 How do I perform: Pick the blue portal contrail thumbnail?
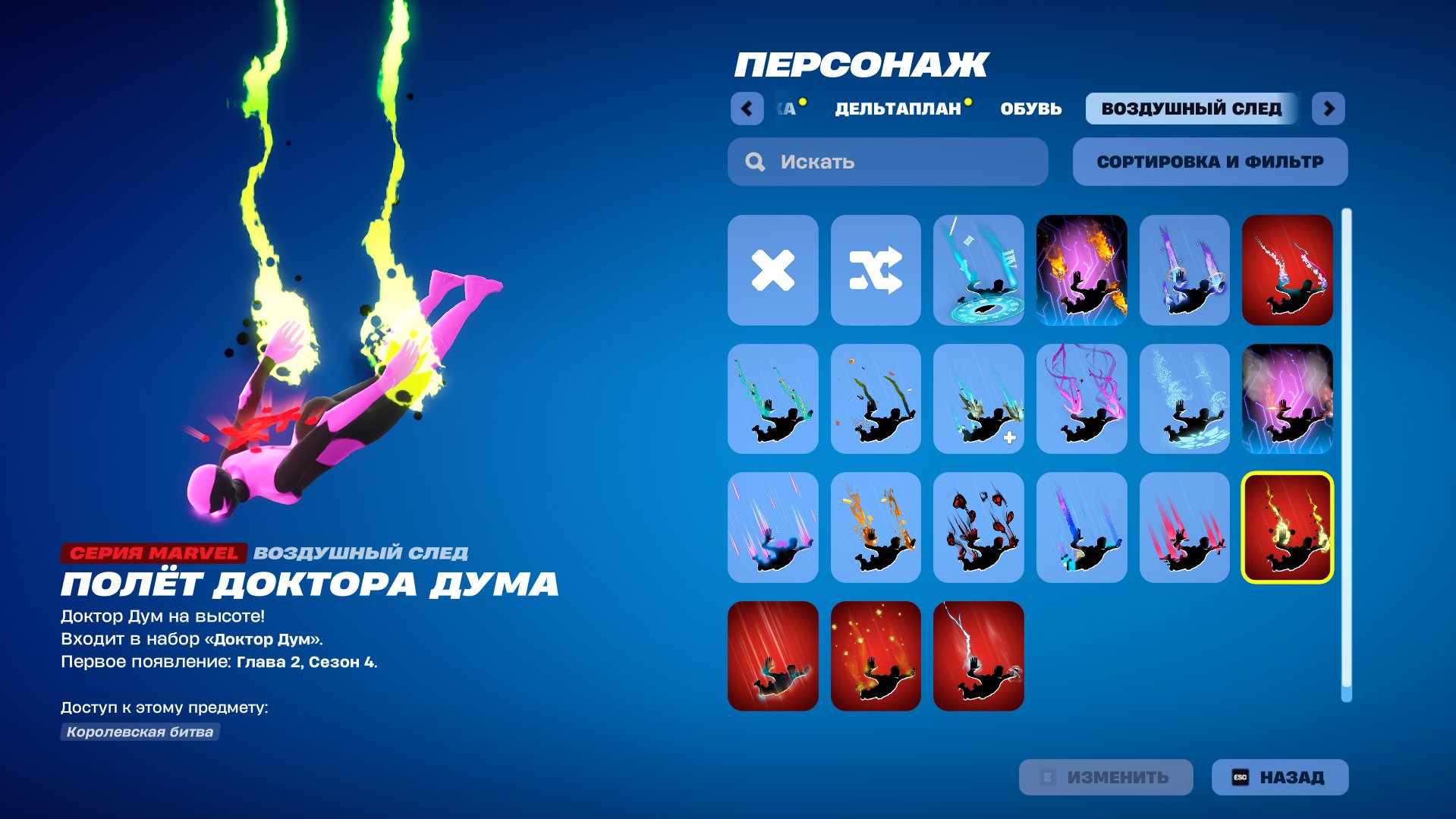[x=979, y=269]
